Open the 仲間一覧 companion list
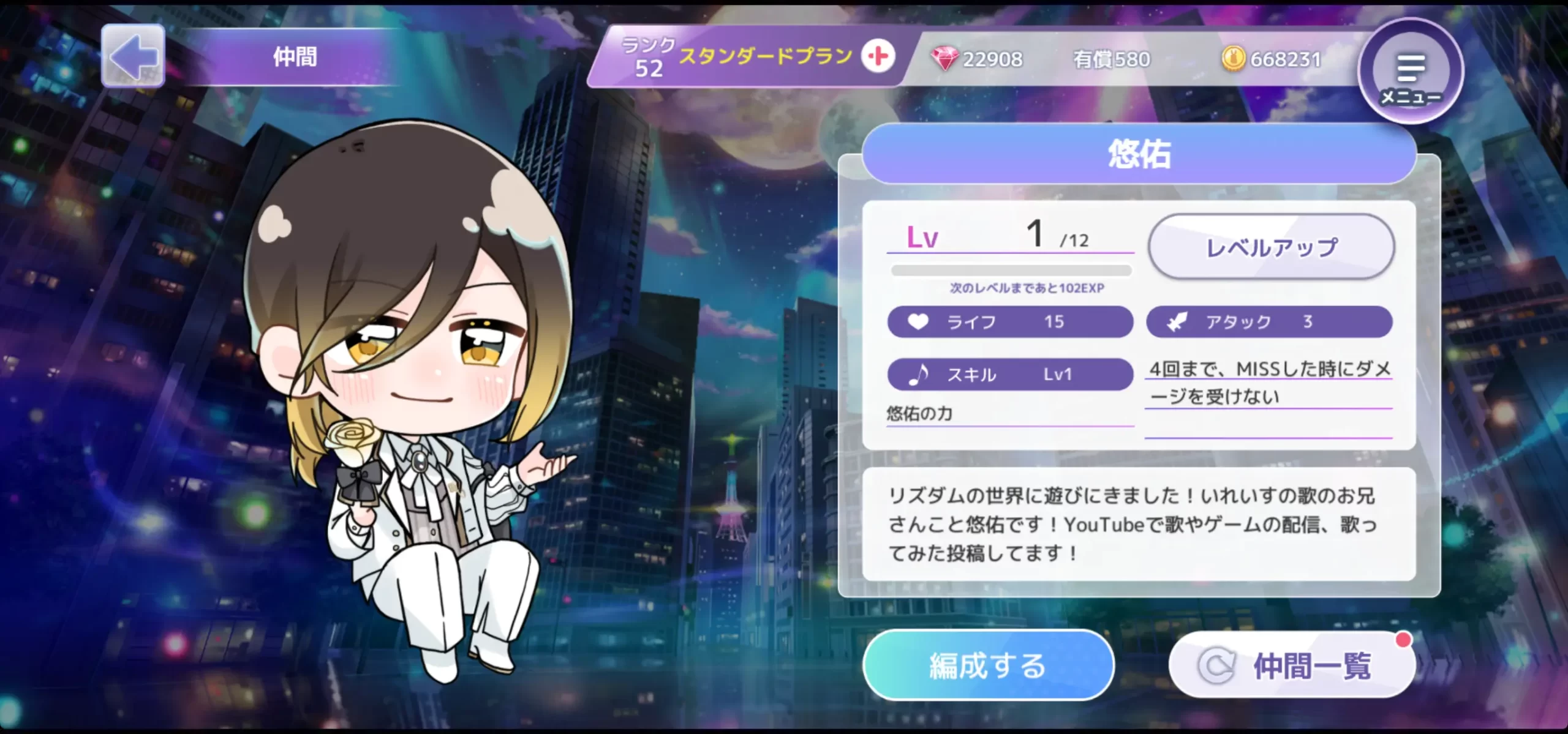The height and width of the screenshot is (734, 1568). pyautogui.click(x=1292, y=665)
